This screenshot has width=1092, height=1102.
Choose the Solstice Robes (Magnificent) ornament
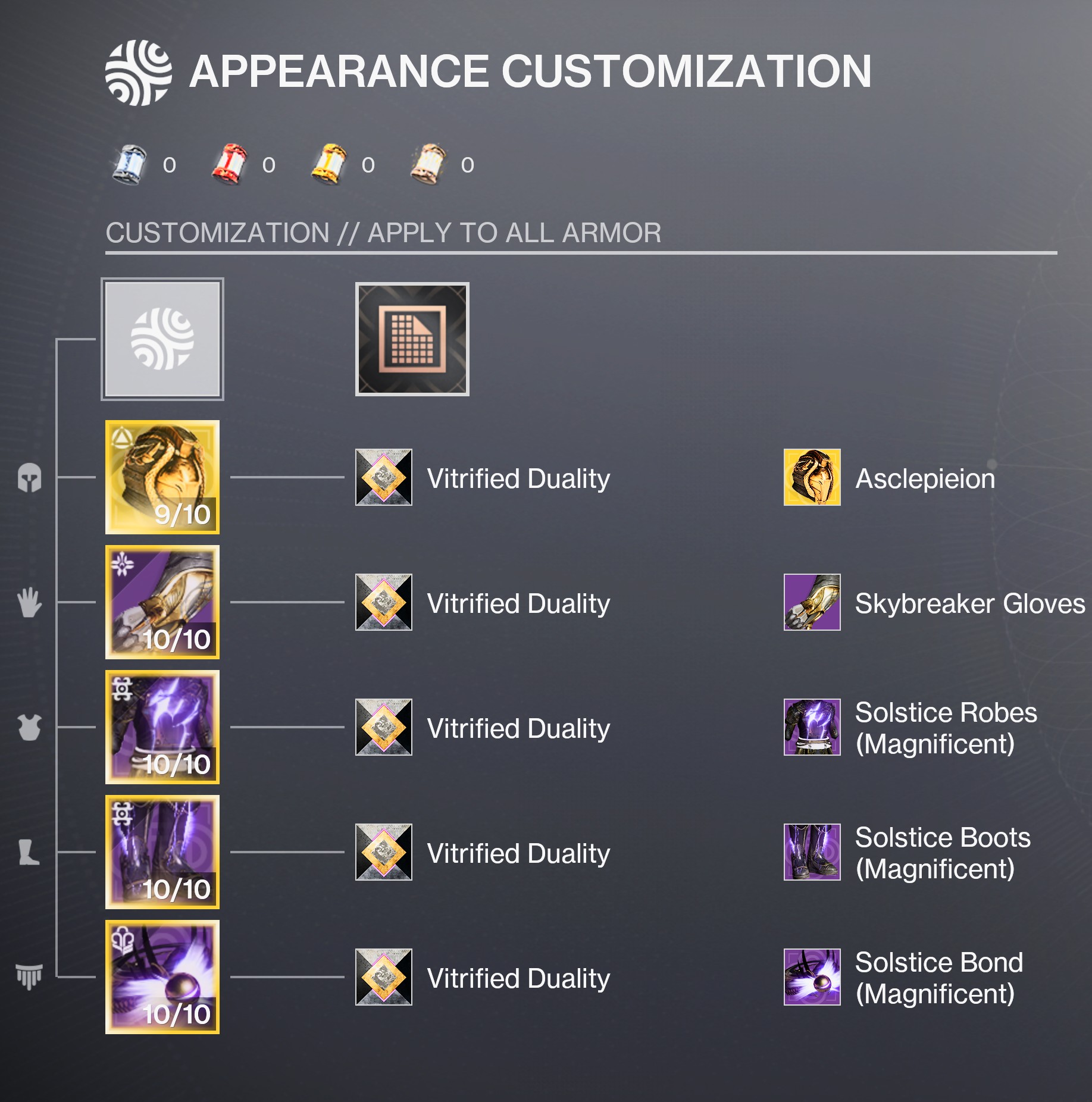812,727
